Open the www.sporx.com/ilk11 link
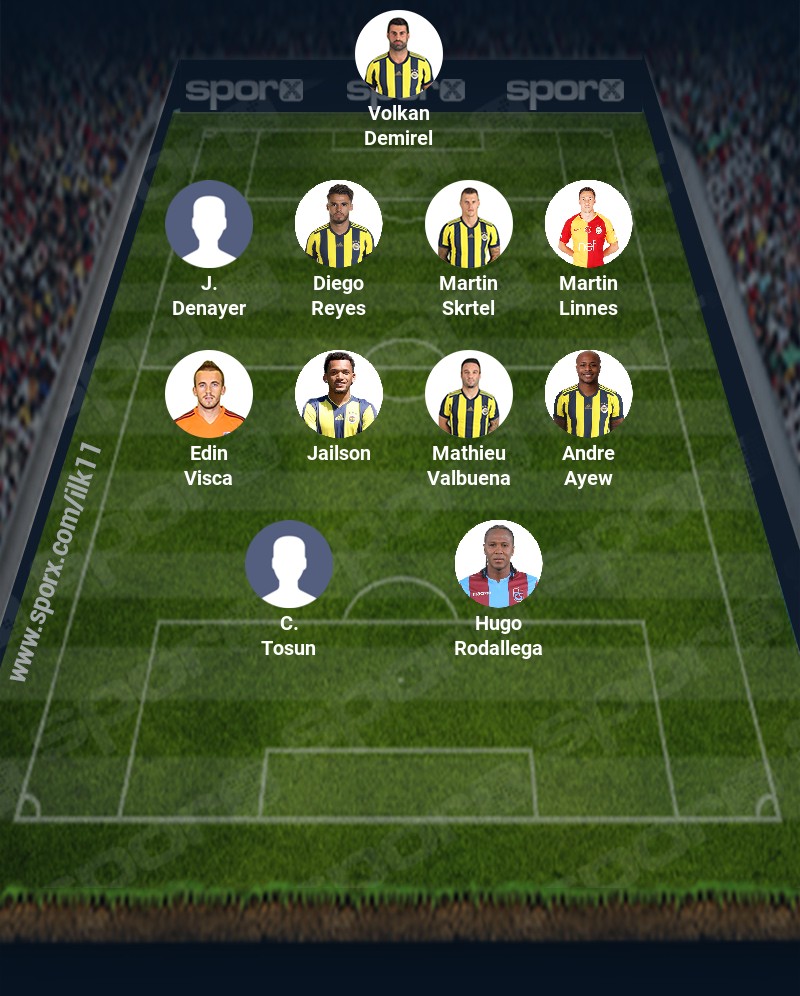This screenshot has width=800, height=996. pyautogui.click(x=56, y=562)
